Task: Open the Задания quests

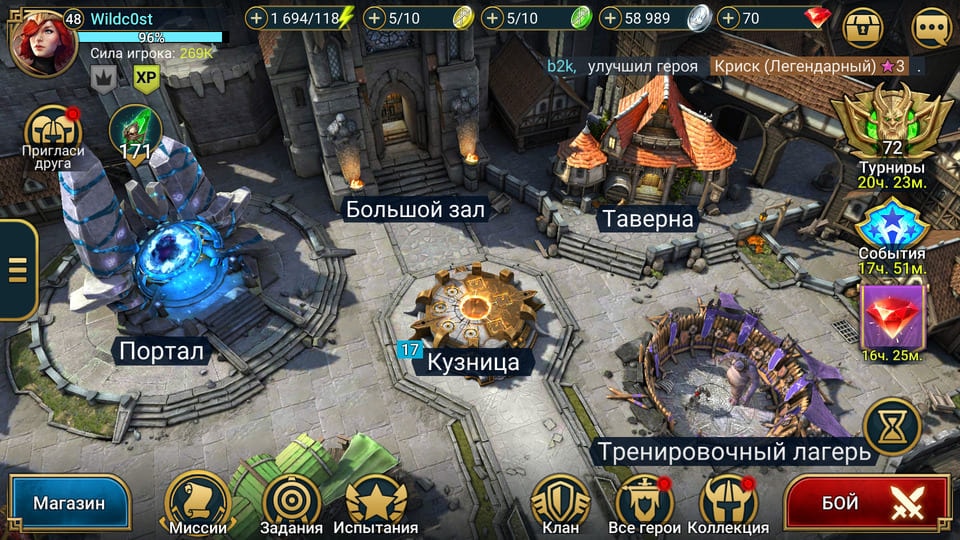Action: coord(291,502)
